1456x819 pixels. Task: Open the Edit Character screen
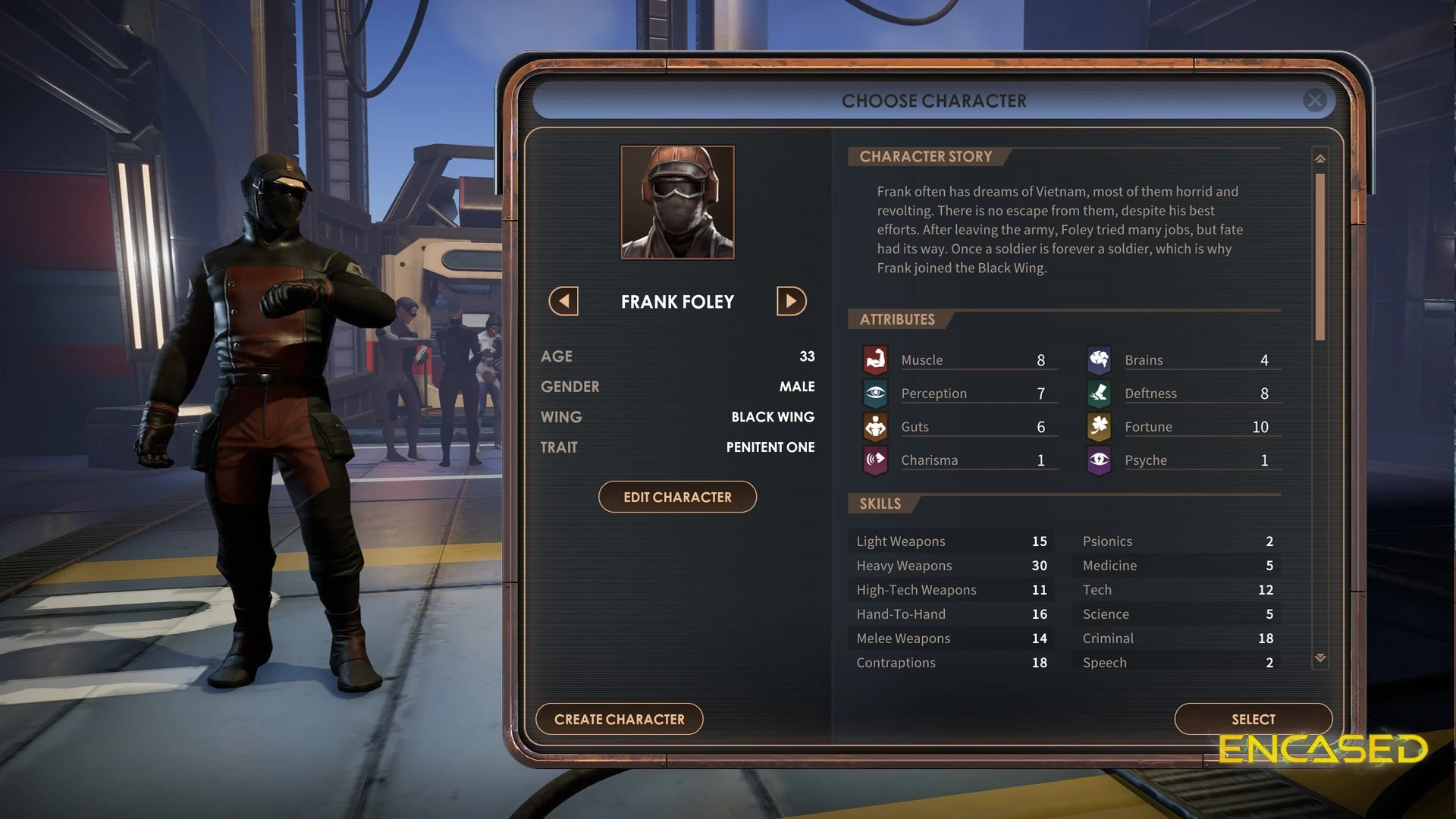point(677,497)
